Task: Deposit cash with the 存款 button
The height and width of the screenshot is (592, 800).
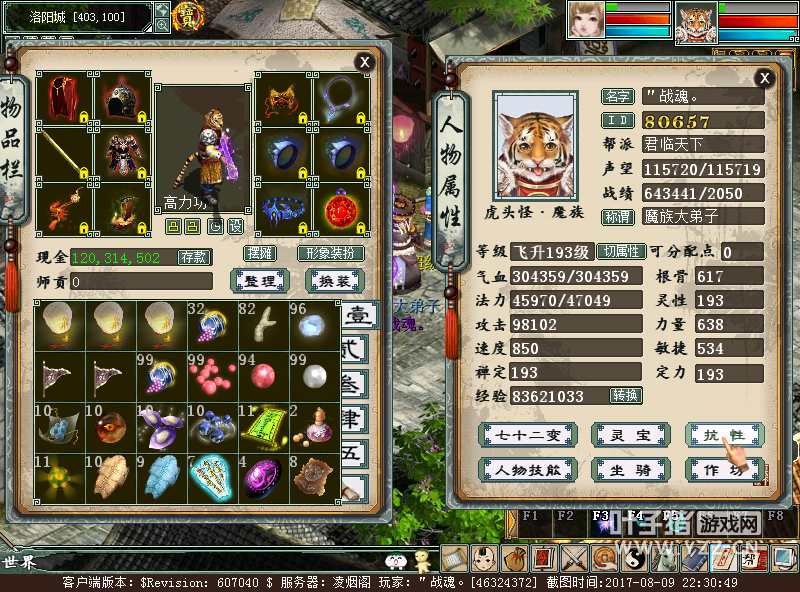Action: [195, 257]
